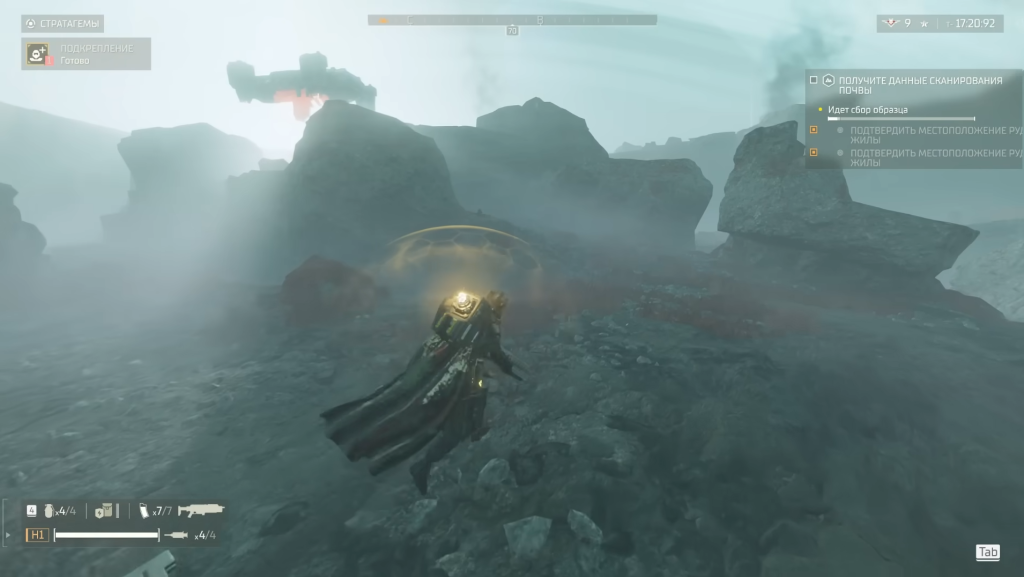Viewport: 1024px width, 577px height.
Task: Select the primary rifle weapon icon
Action: 200,510
